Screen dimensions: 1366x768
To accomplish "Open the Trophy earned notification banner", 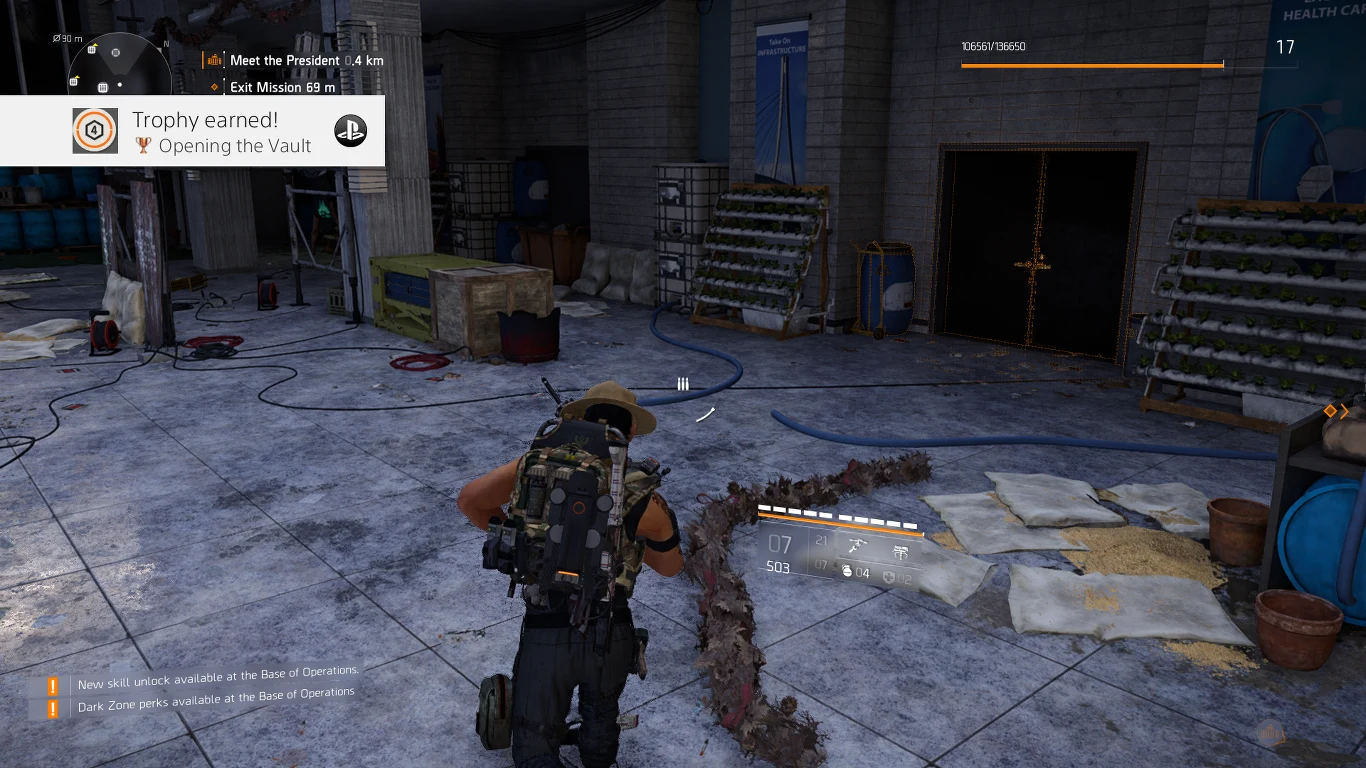I will tap(195, 131).
